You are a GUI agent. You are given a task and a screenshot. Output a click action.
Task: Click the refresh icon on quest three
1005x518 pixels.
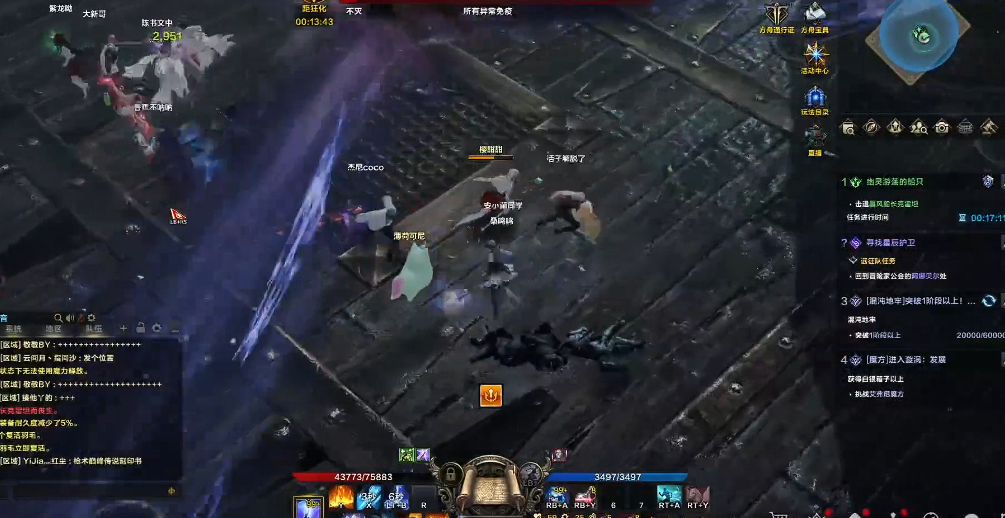coord(988,301)
